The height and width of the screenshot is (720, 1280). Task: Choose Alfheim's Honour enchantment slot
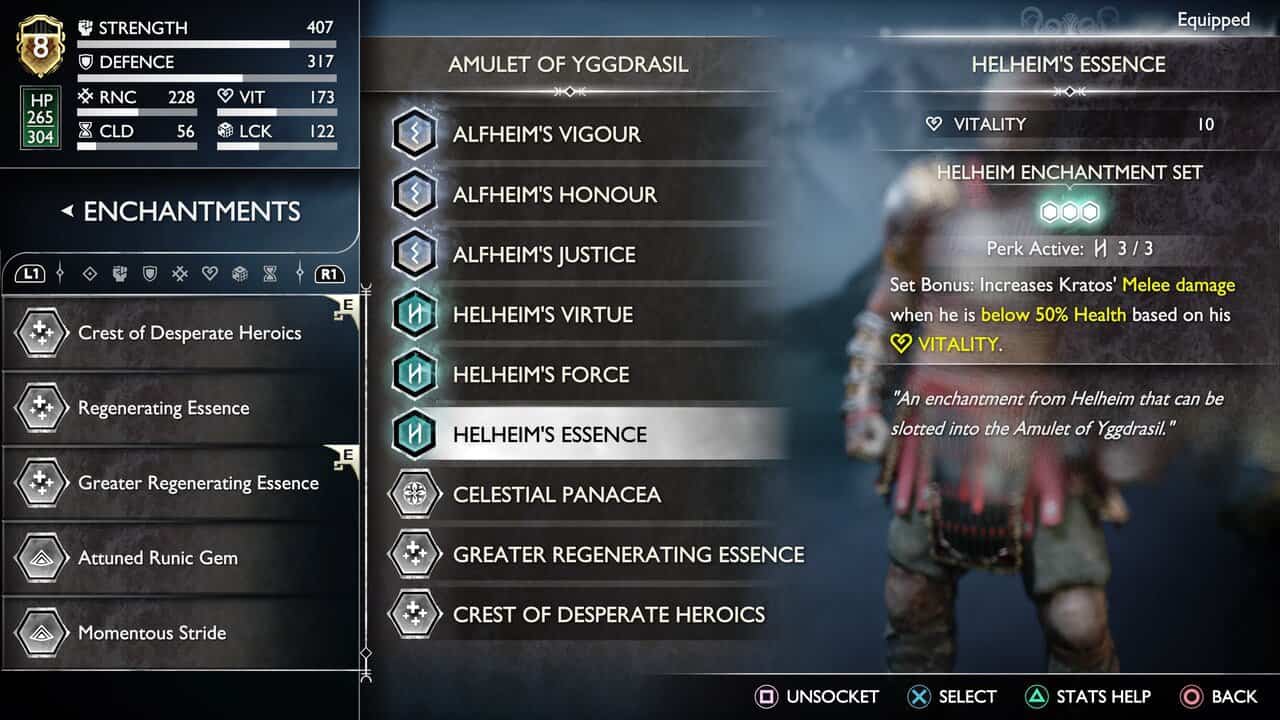[554, 194]
